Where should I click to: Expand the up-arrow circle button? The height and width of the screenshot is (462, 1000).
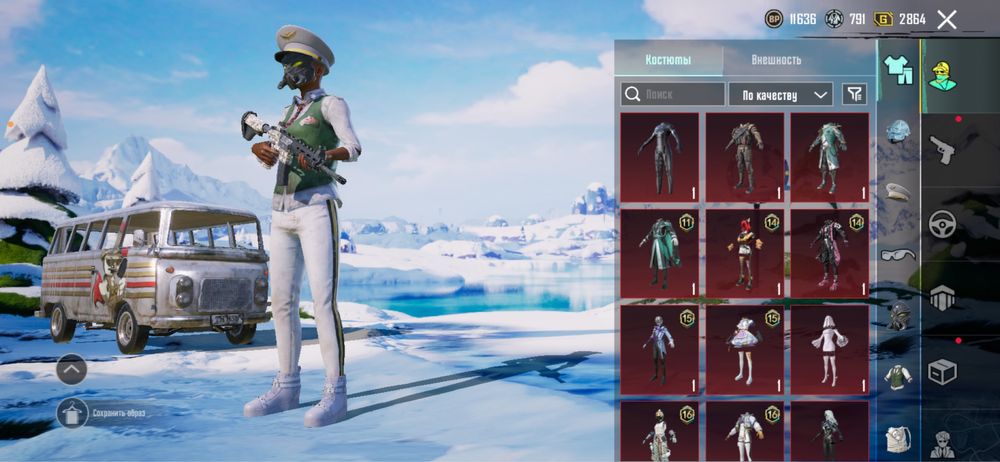(72, 369)
